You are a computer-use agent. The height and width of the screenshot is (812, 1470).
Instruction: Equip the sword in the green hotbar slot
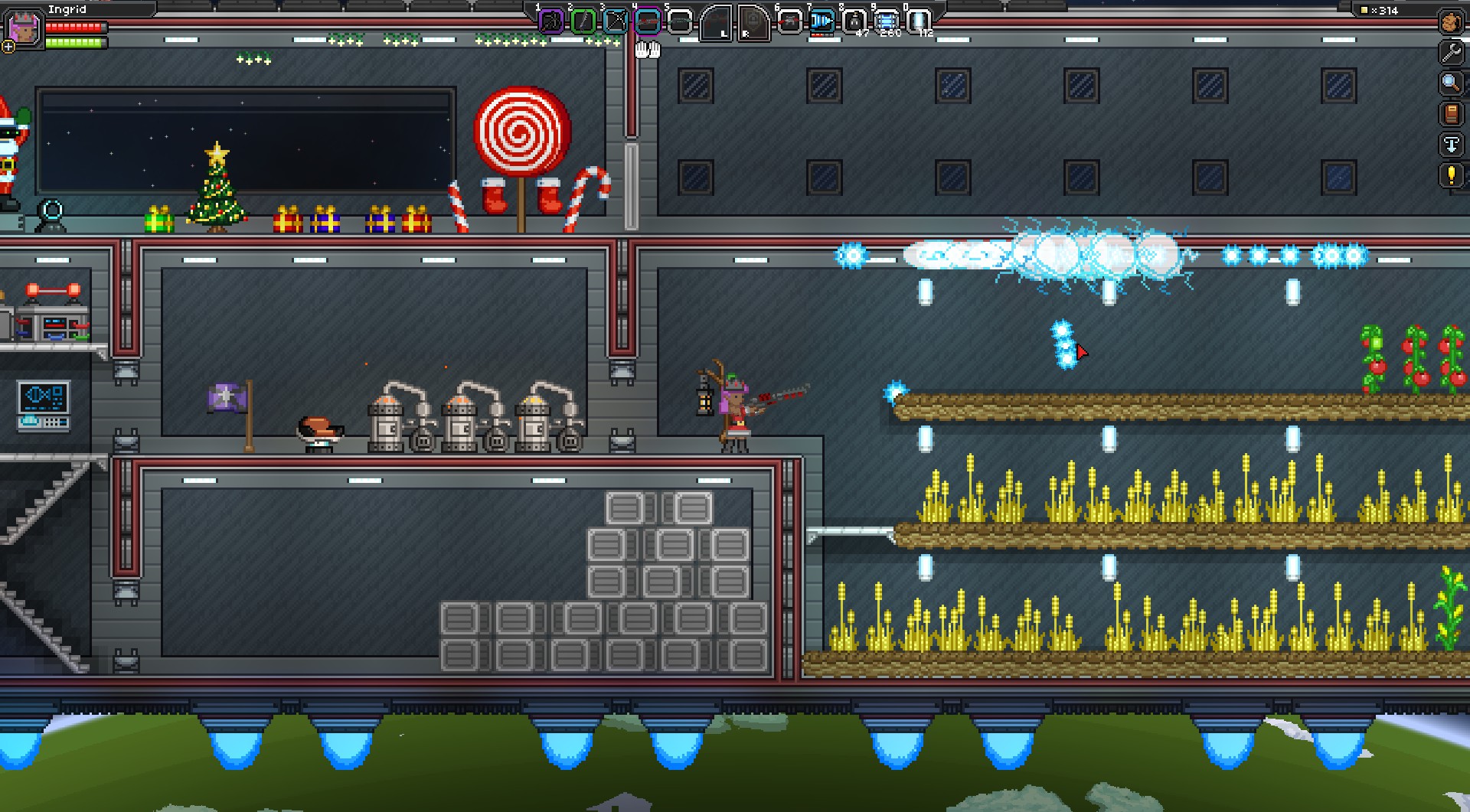[x=583, y=21]
